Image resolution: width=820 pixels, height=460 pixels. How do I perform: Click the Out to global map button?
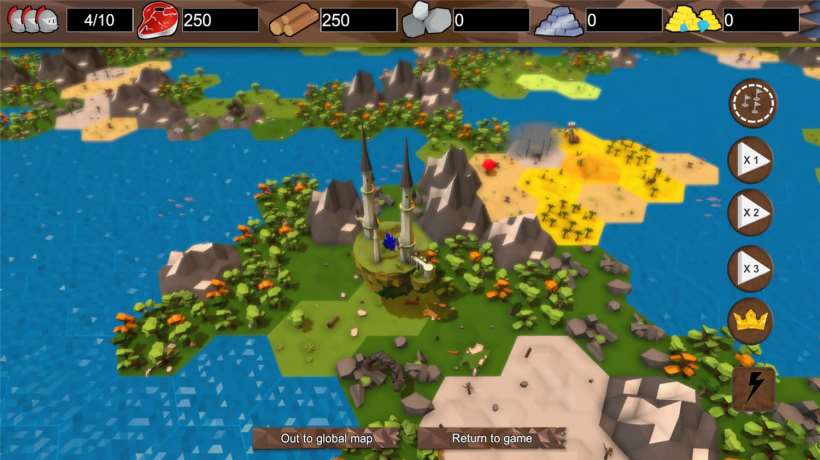click(326, 438)
